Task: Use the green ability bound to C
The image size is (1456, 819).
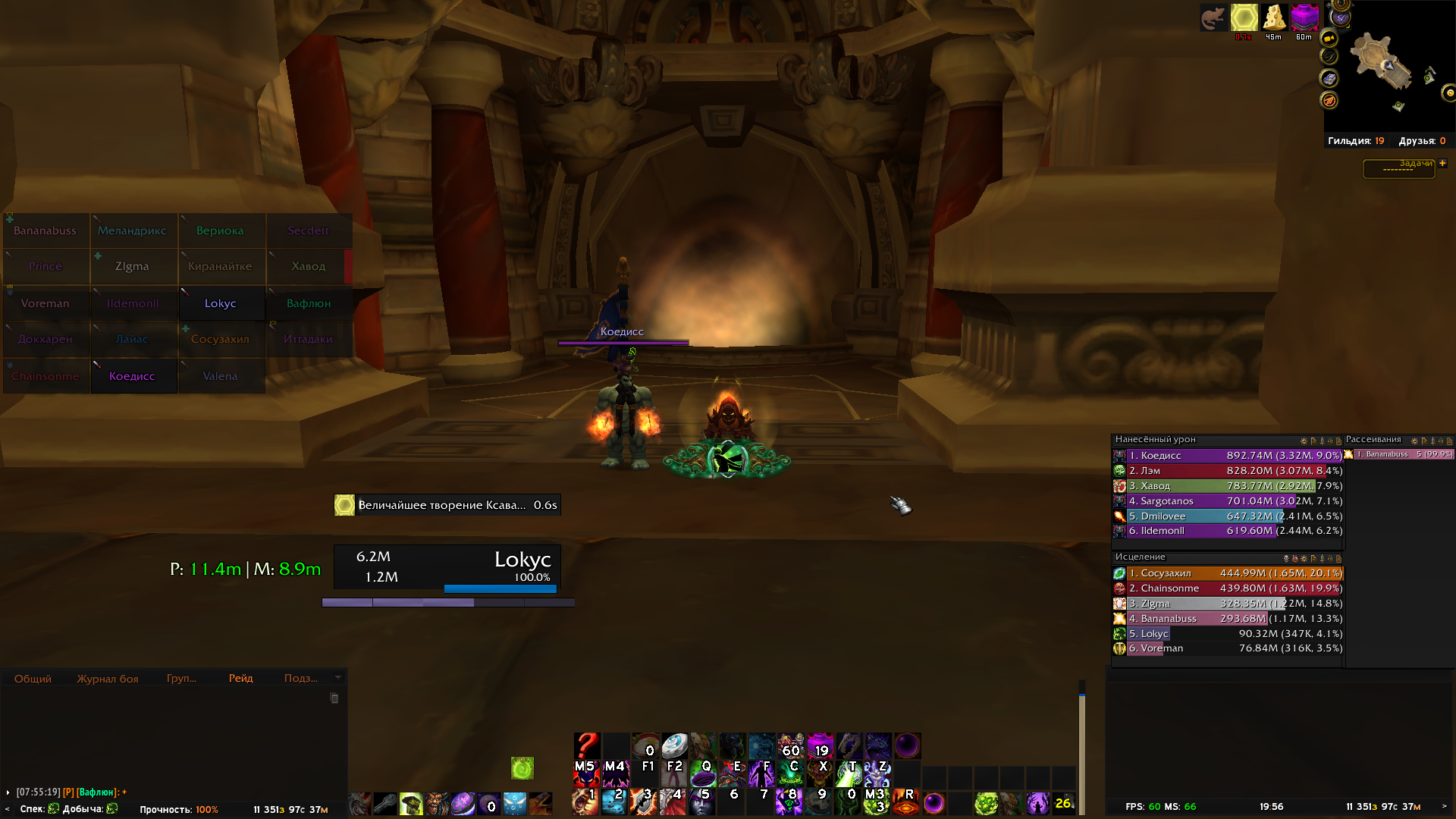Action: (790, 773)
